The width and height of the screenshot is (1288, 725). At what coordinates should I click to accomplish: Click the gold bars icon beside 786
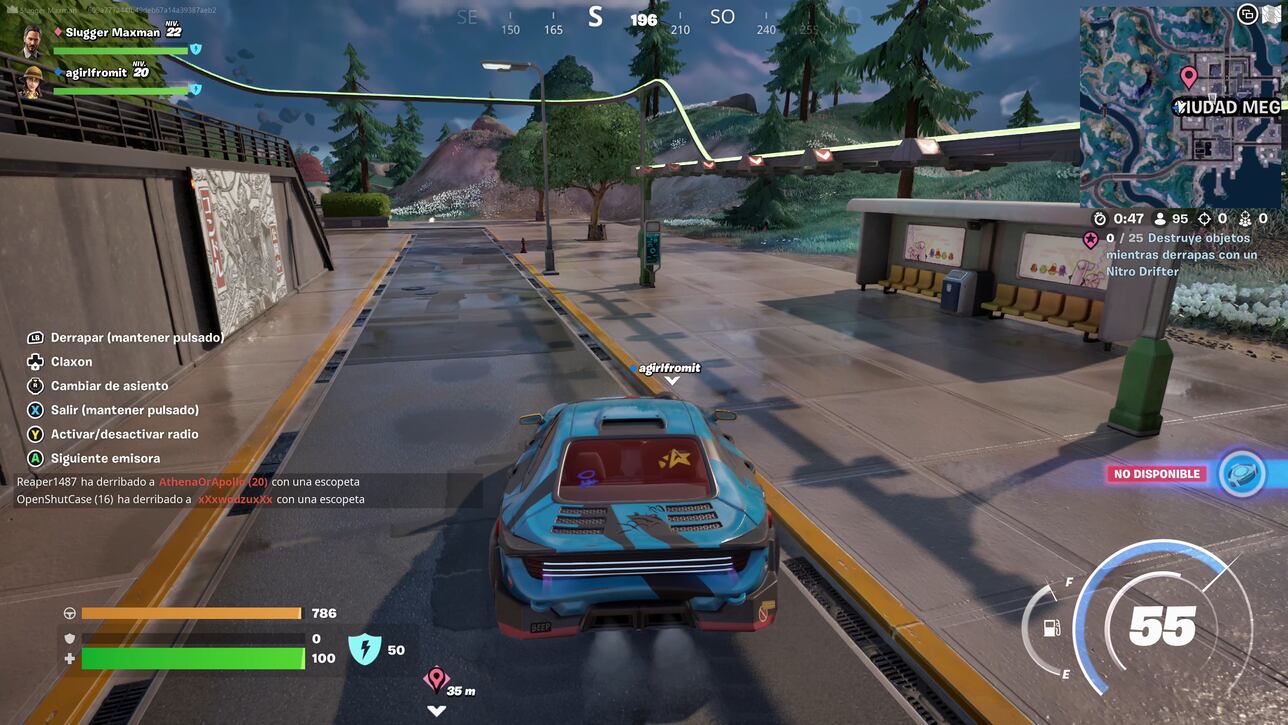(68, 613)
